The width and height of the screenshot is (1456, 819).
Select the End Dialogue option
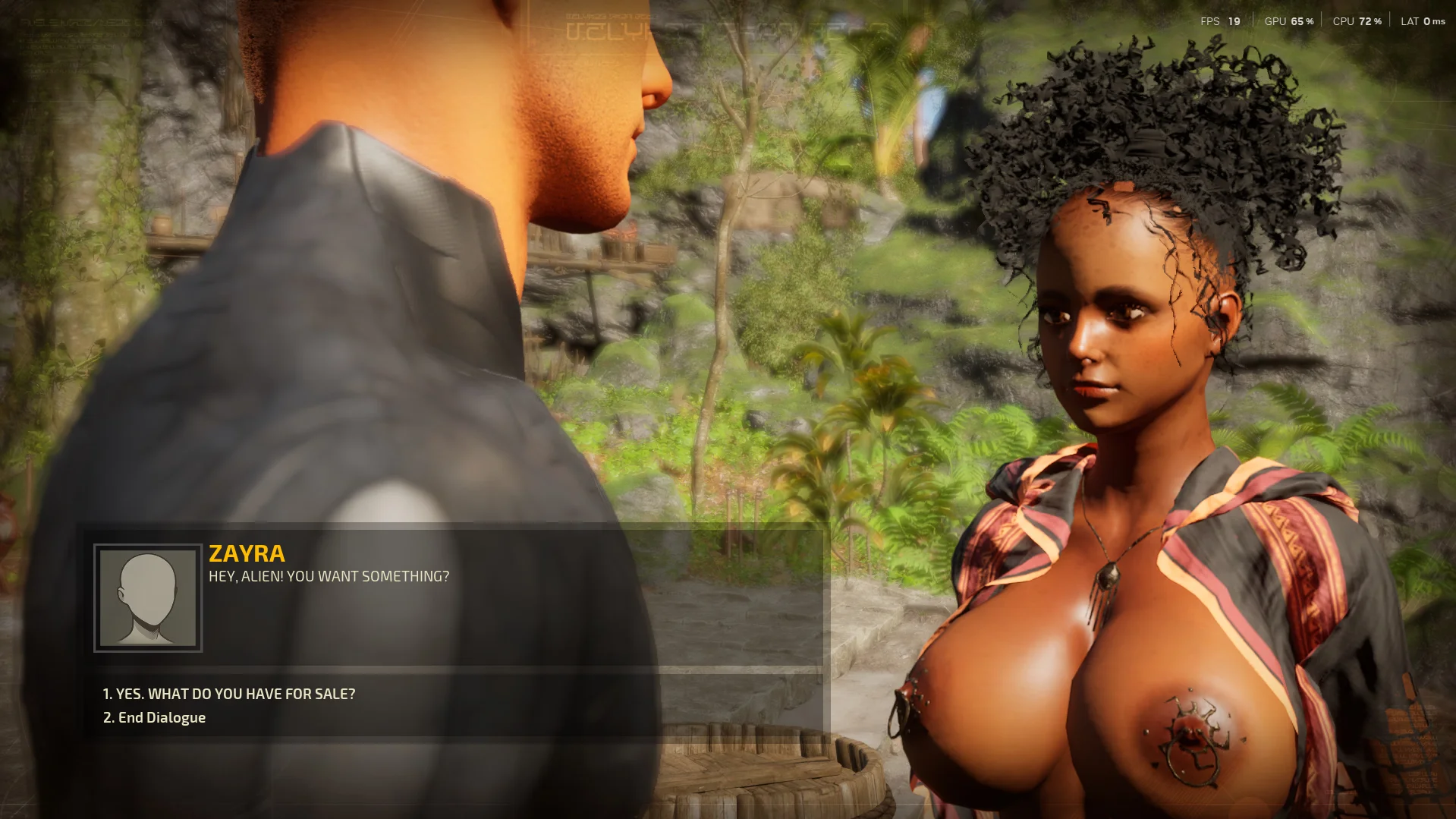tap(154, 718)
